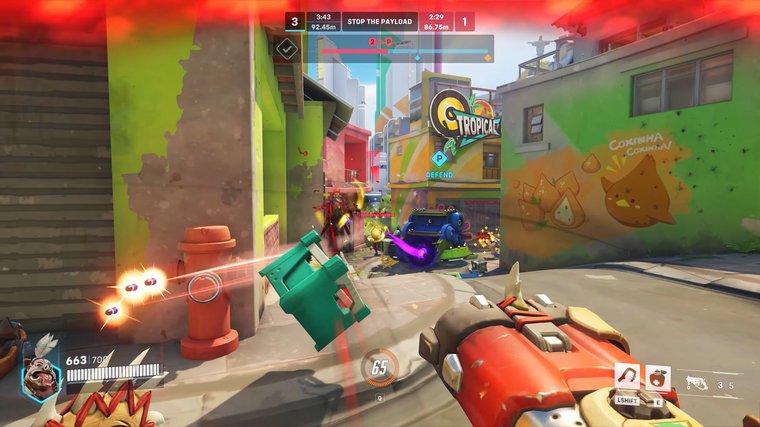Screen dimensions: 760x427
Task: Use the Cardiac Overdrive heart ability
Action: click(656, 376)
